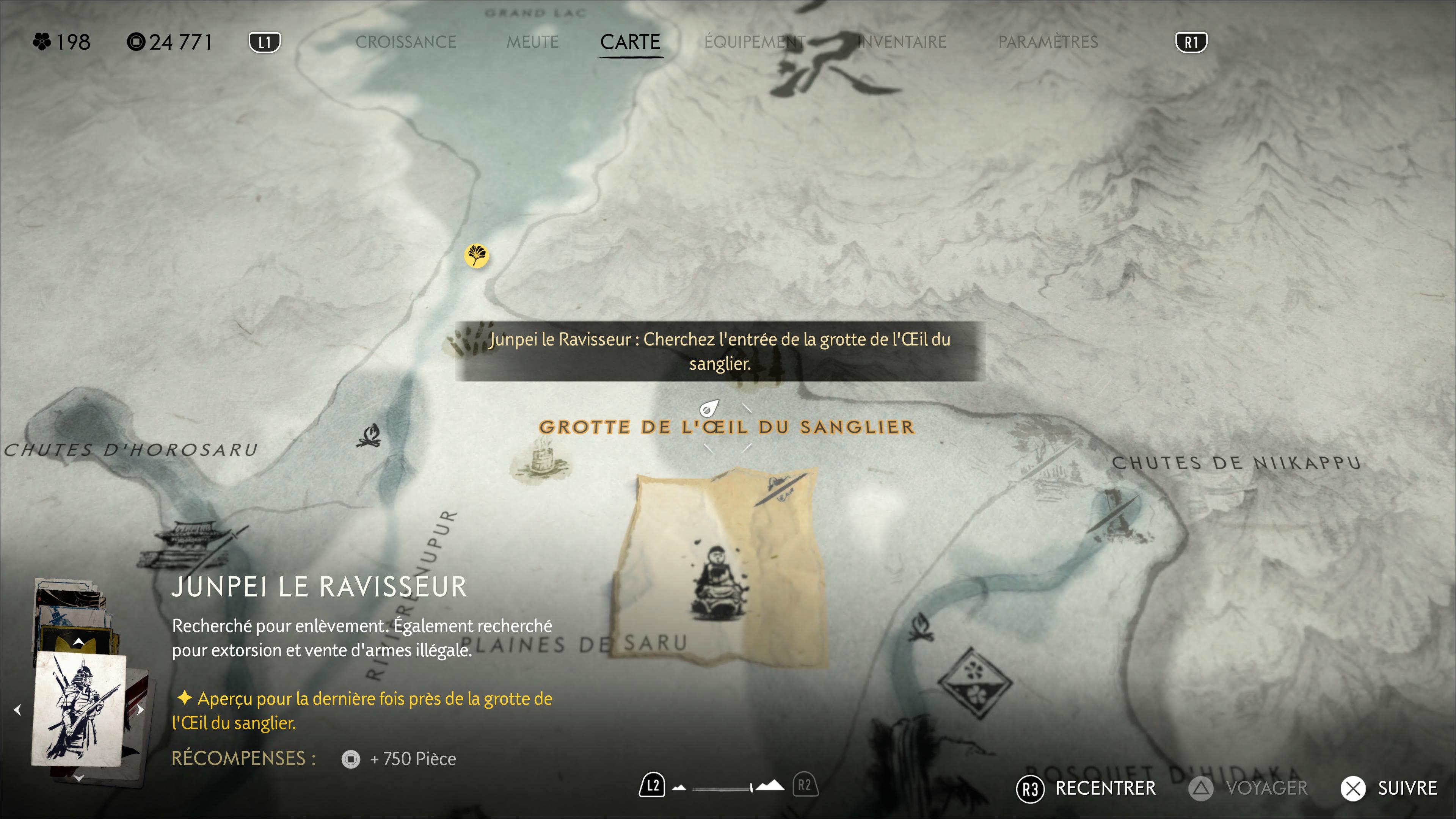Go to the Paramètres tab
Image resolution: width=1456 pixels, height=819 pixels.
[1047, 42]
